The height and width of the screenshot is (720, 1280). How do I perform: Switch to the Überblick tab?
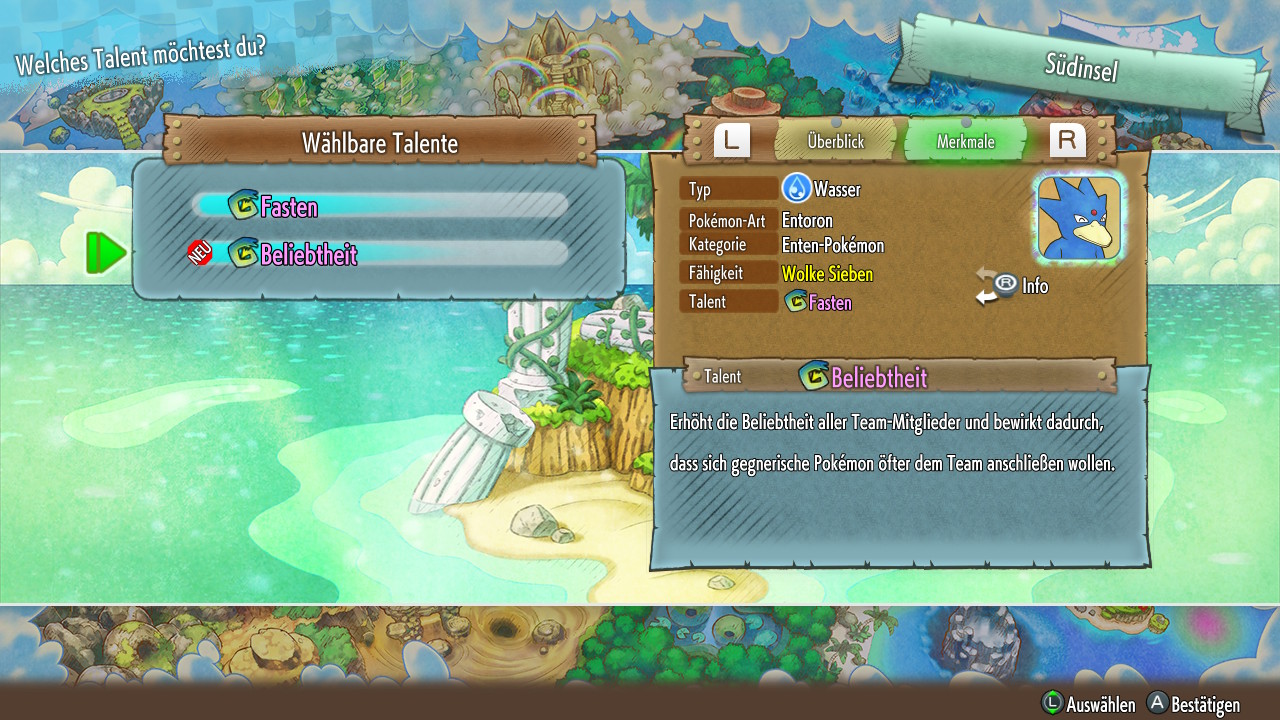[x=836, y=142]
